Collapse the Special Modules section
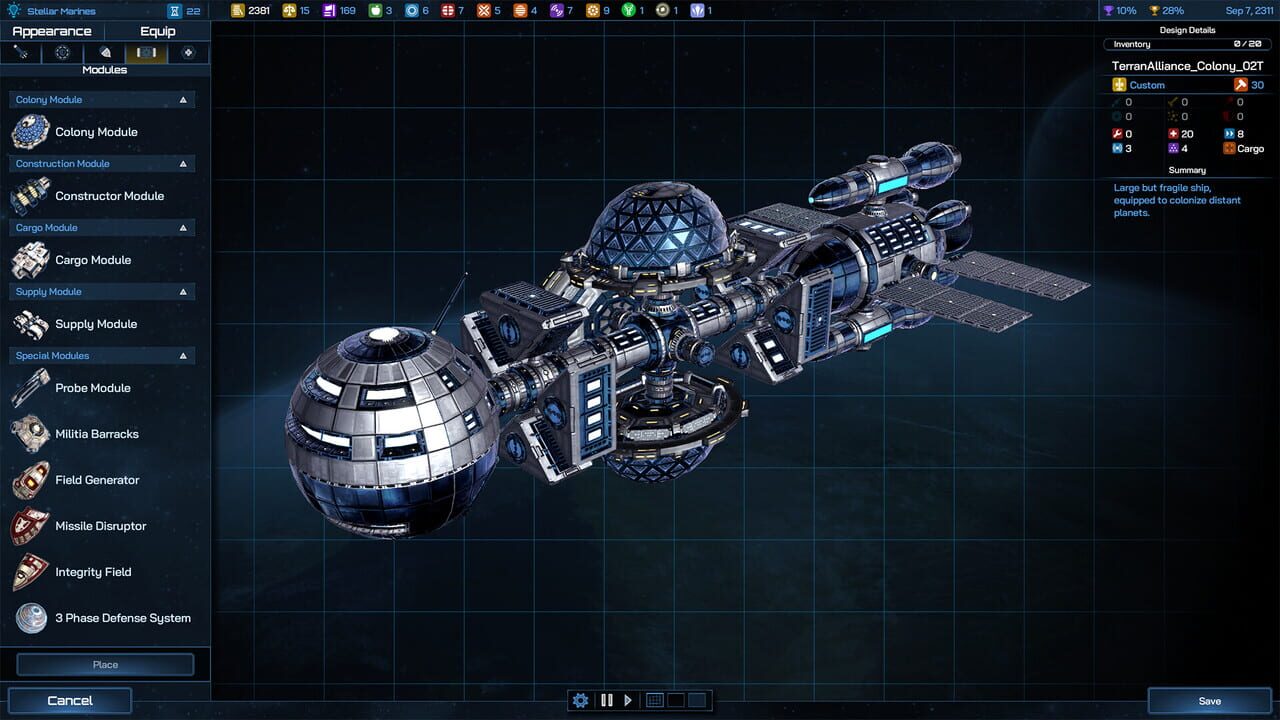Image resolution: width=1280 pixels, height=720 pixels. (182, 355)
